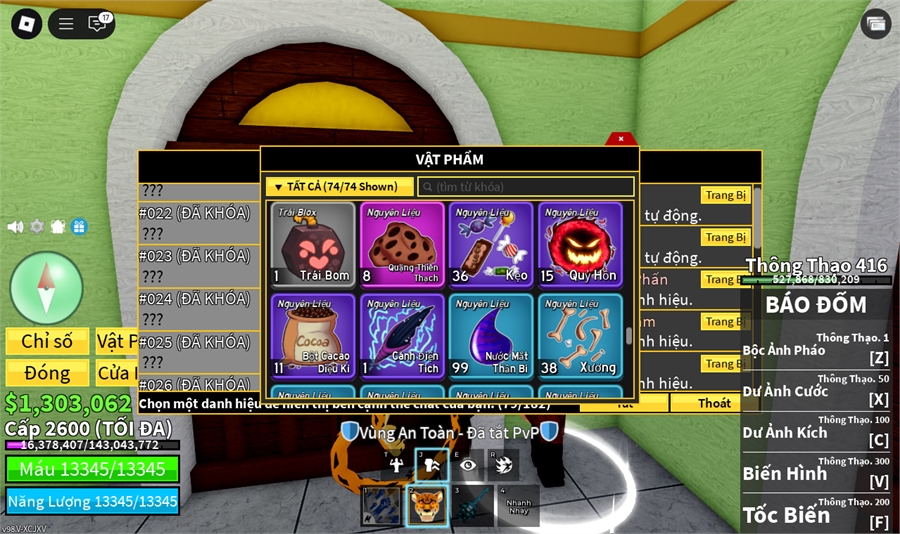Toggle the sound speaker icon
900x534 pixels.
point(15,227)
